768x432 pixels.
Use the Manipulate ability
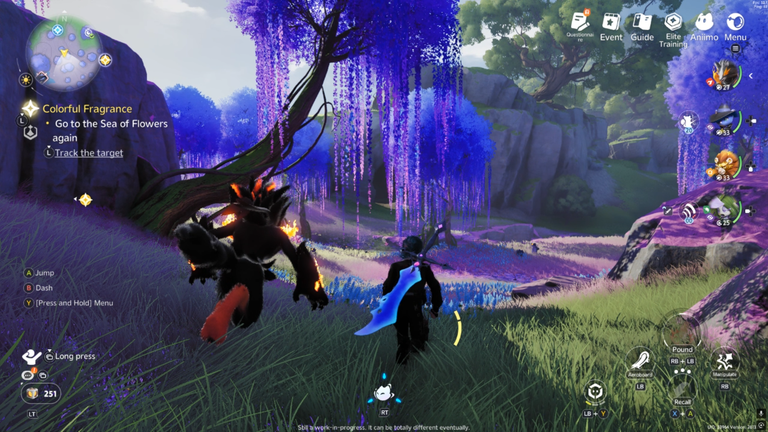724,360
